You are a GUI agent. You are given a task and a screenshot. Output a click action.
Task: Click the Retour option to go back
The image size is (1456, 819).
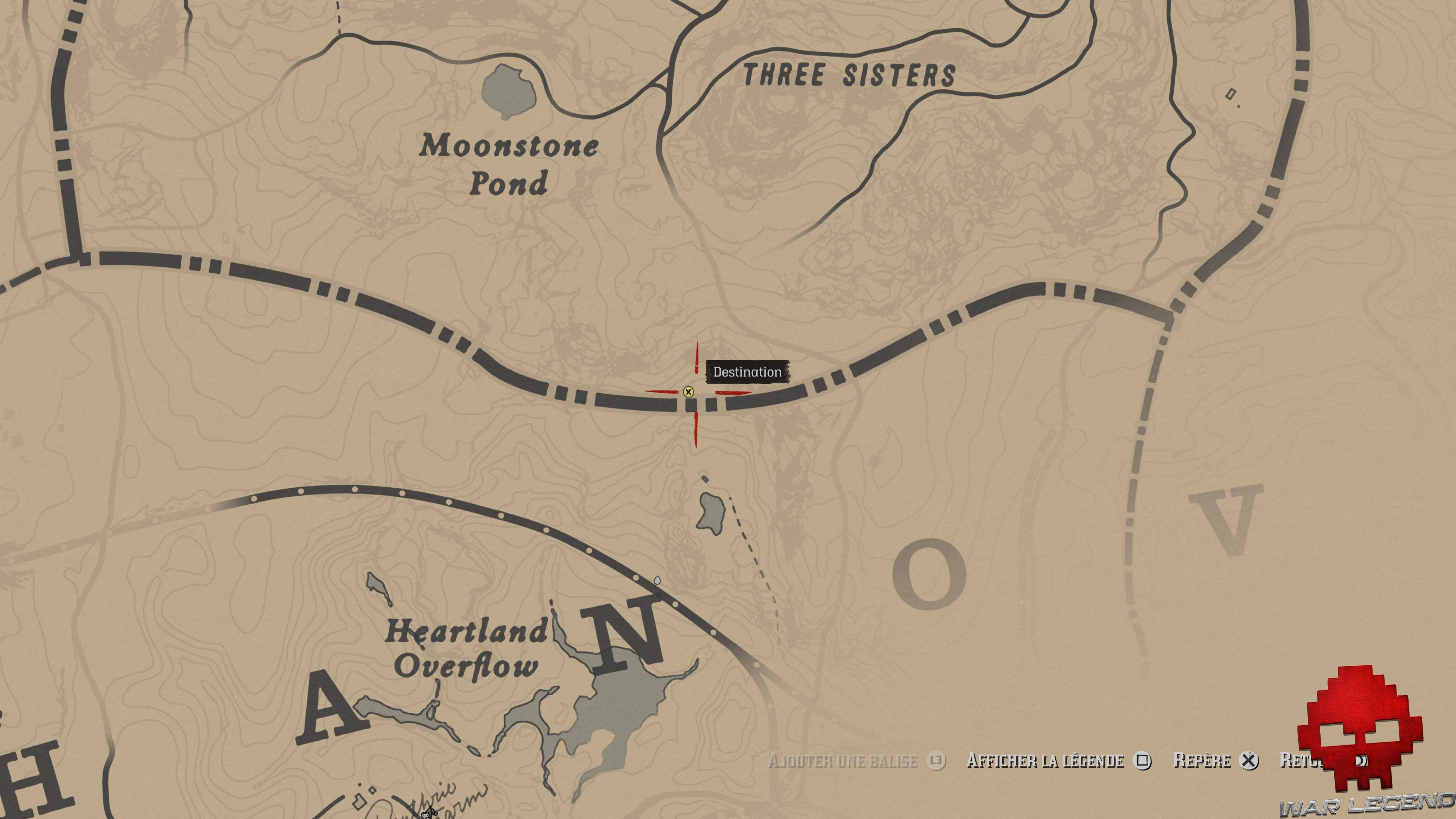[1300, 761]
